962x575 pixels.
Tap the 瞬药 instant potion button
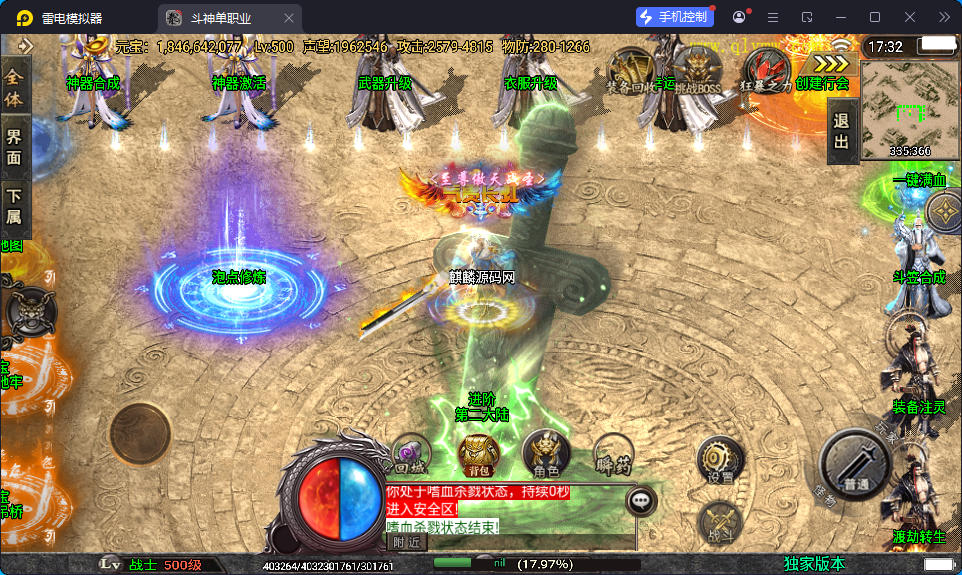point(612,452)
